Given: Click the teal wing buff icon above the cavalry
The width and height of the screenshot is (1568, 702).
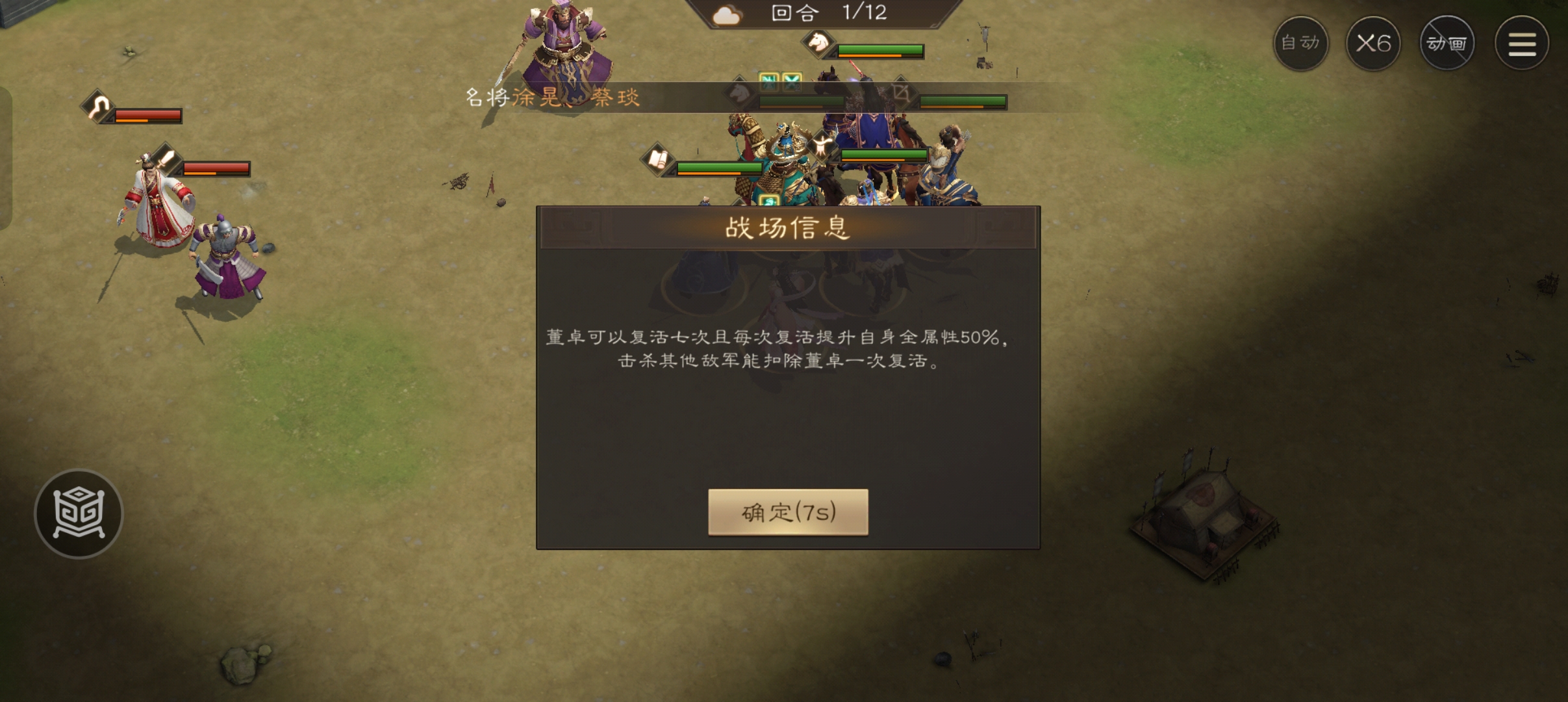Looking at the screenshot, I should [x=768, y=81].
